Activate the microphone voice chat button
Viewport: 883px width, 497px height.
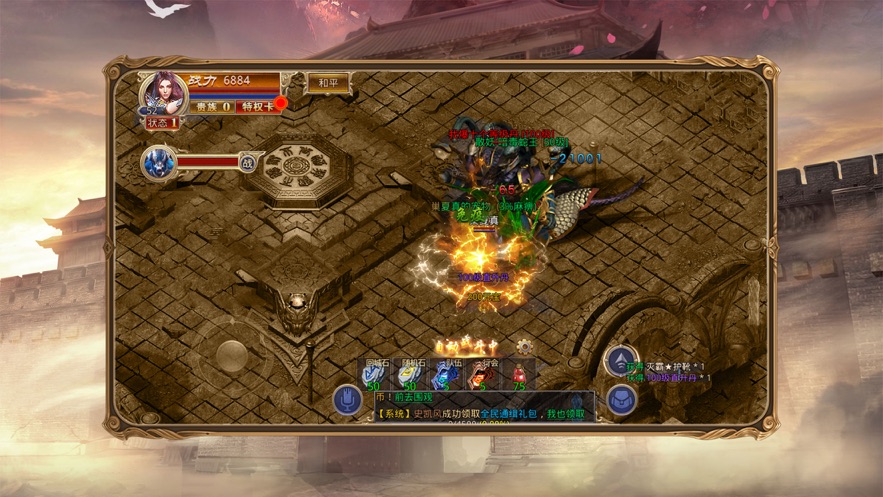[x=347, y=401]
